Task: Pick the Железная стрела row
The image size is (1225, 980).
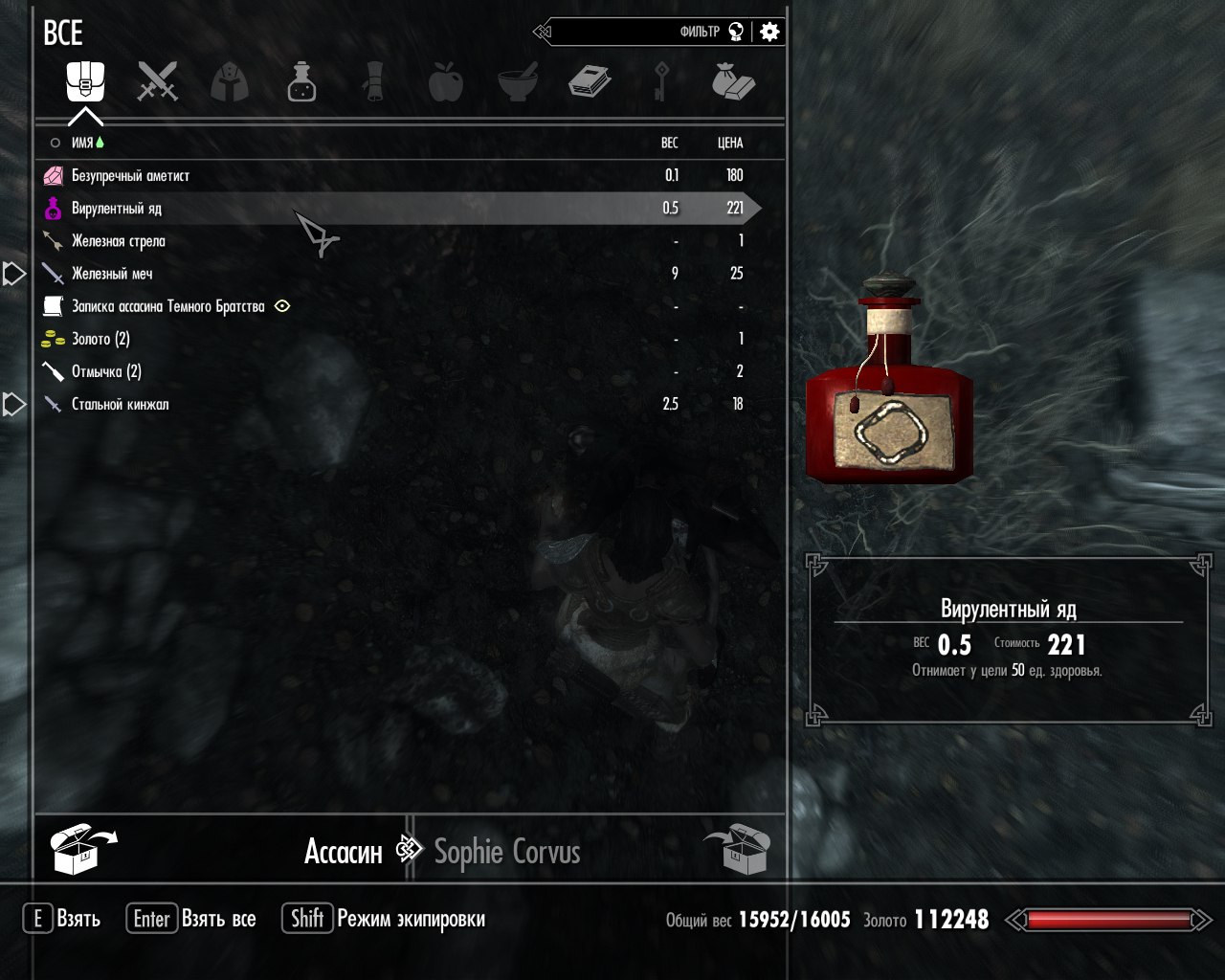Action: 119,241
